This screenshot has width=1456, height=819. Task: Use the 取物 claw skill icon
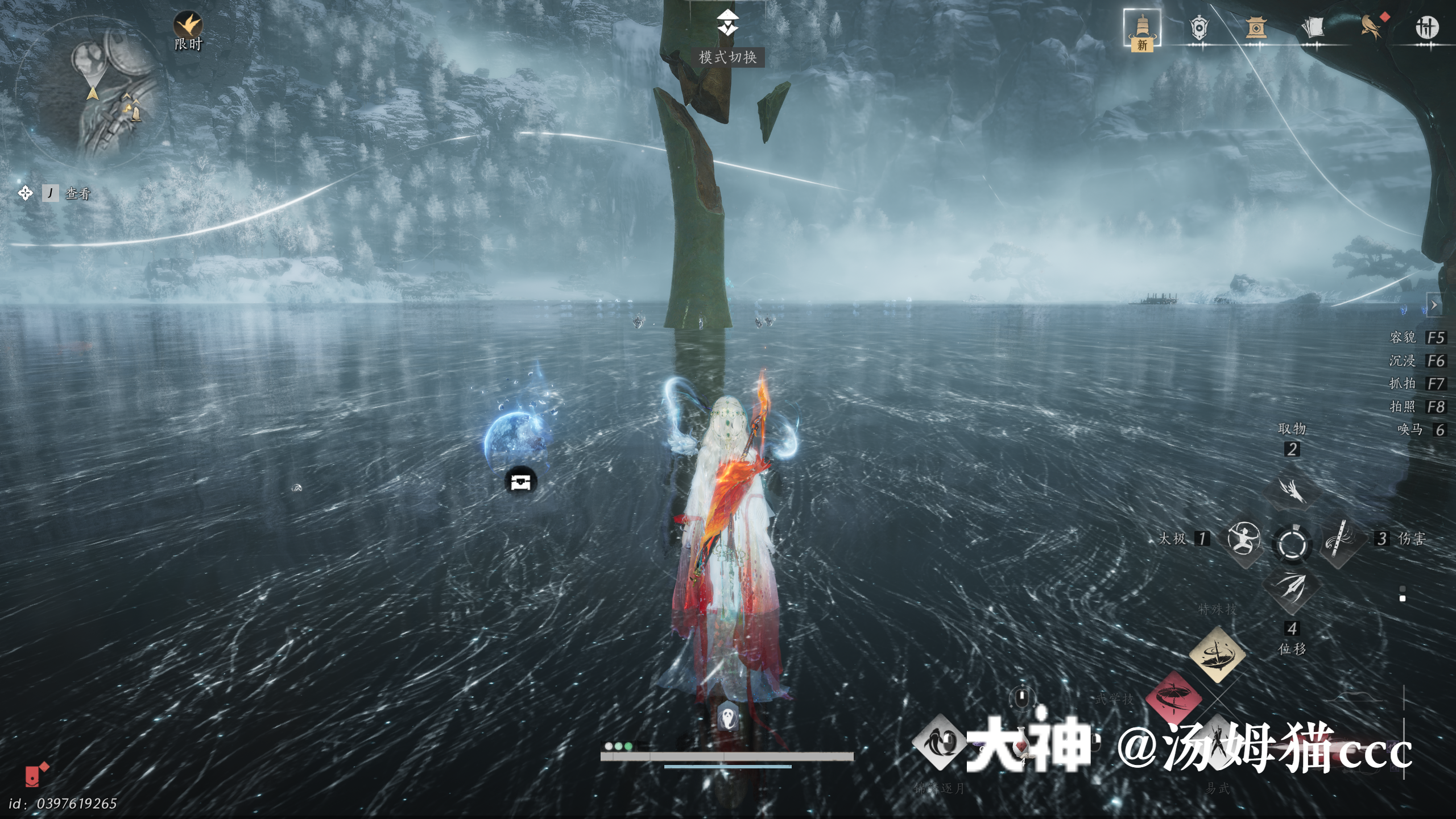click(x=1292, y=490)
